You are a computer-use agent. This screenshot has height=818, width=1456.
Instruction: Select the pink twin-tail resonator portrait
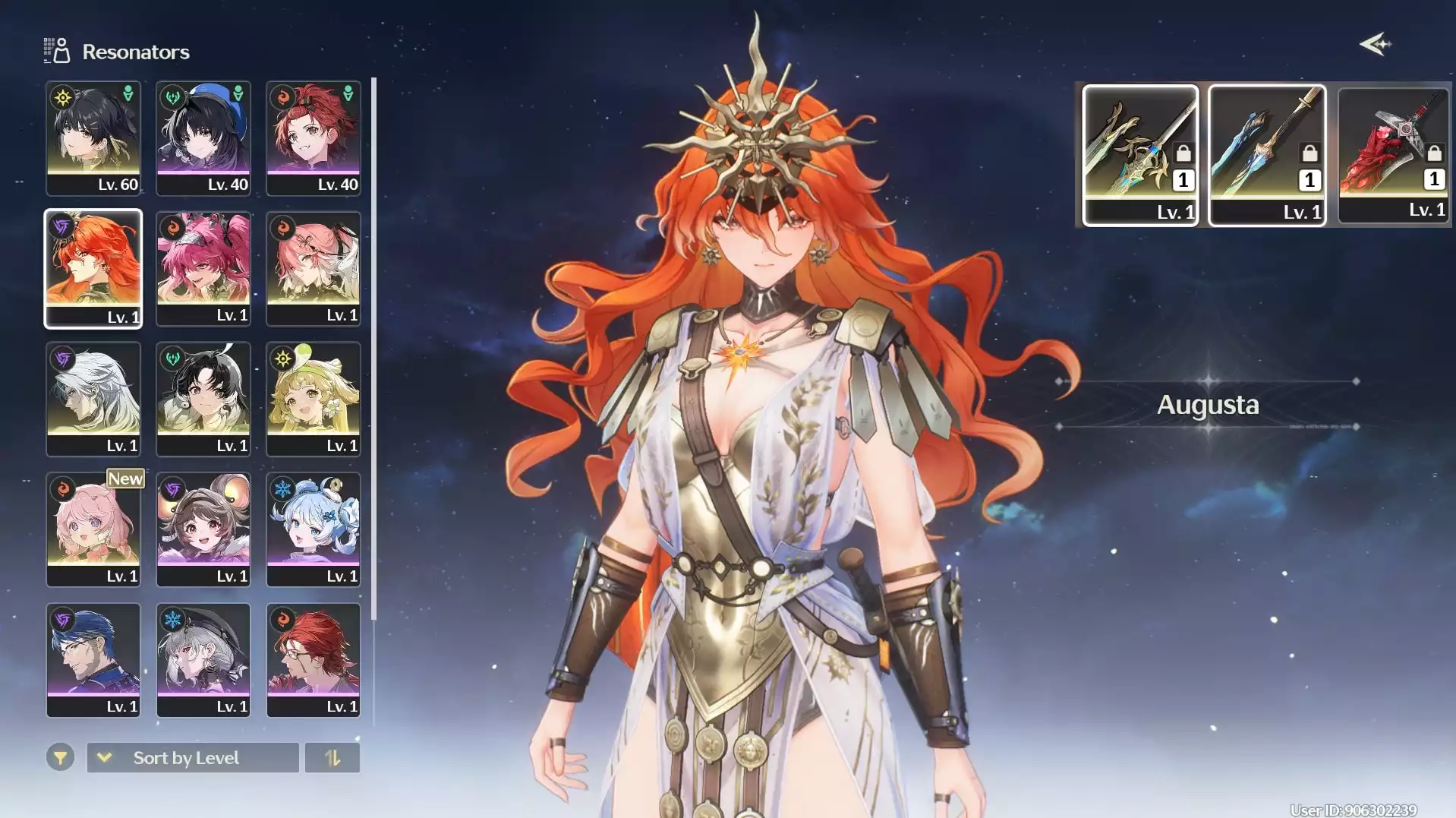pyautogui.click(x=203, y=269)
